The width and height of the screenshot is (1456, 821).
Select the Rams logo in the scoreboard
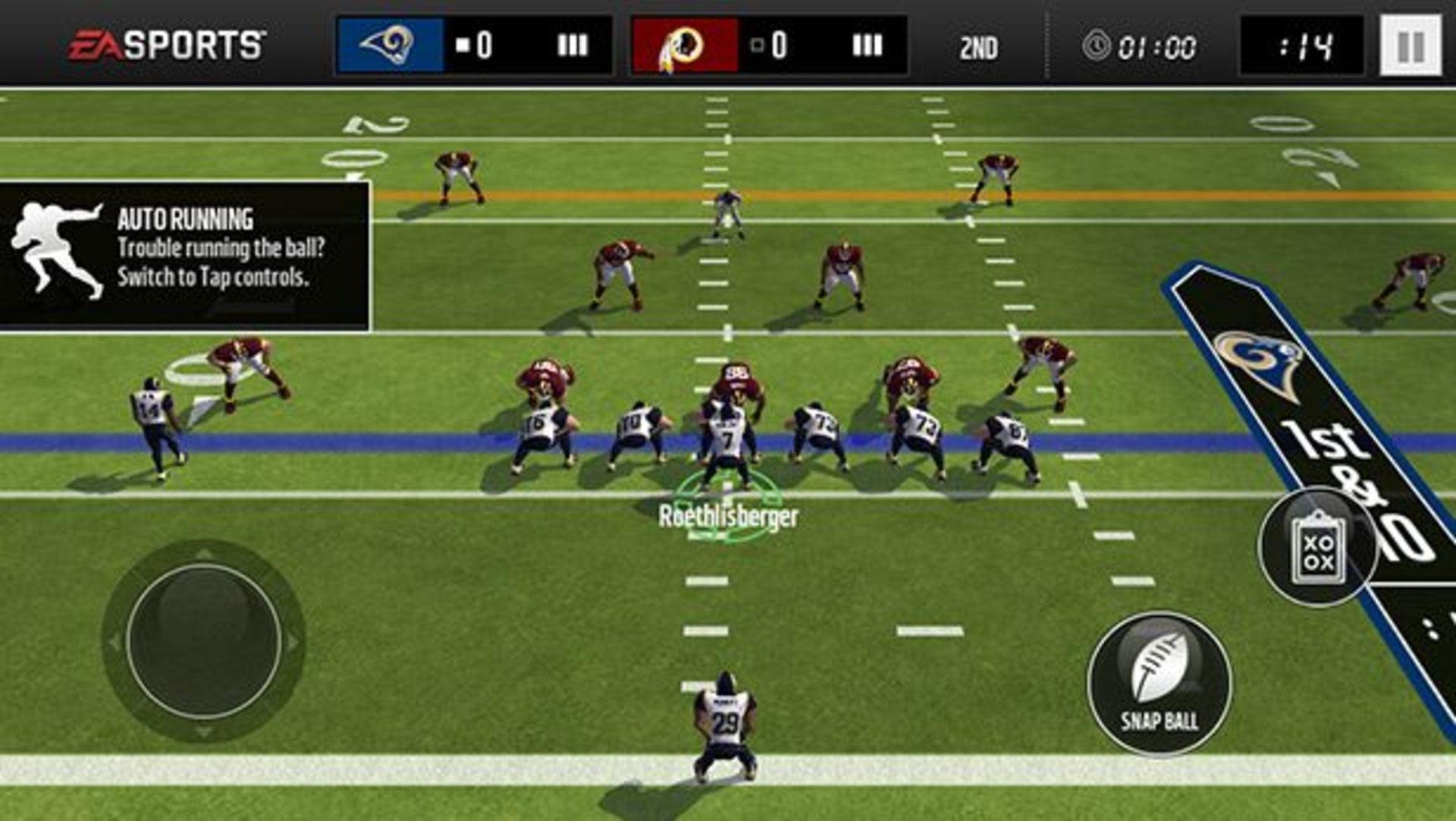coord(388,46)
